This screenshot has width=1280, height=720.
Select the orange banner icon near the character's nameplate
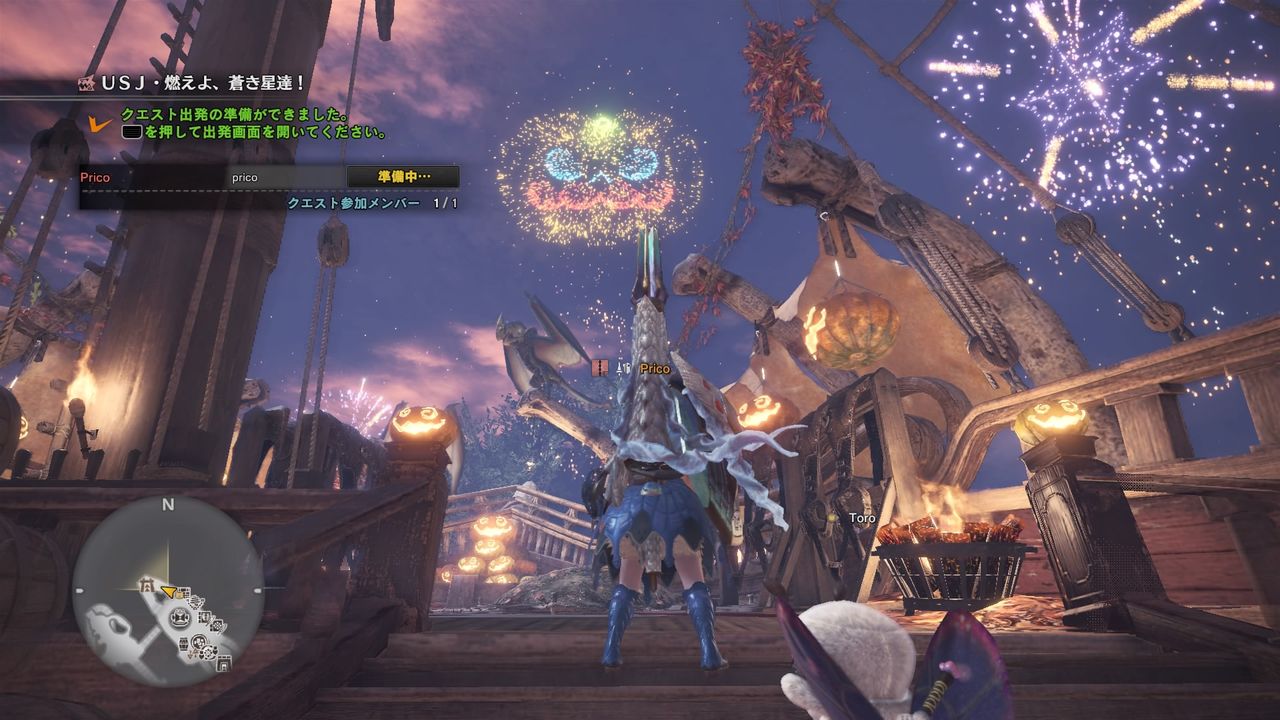599,367
